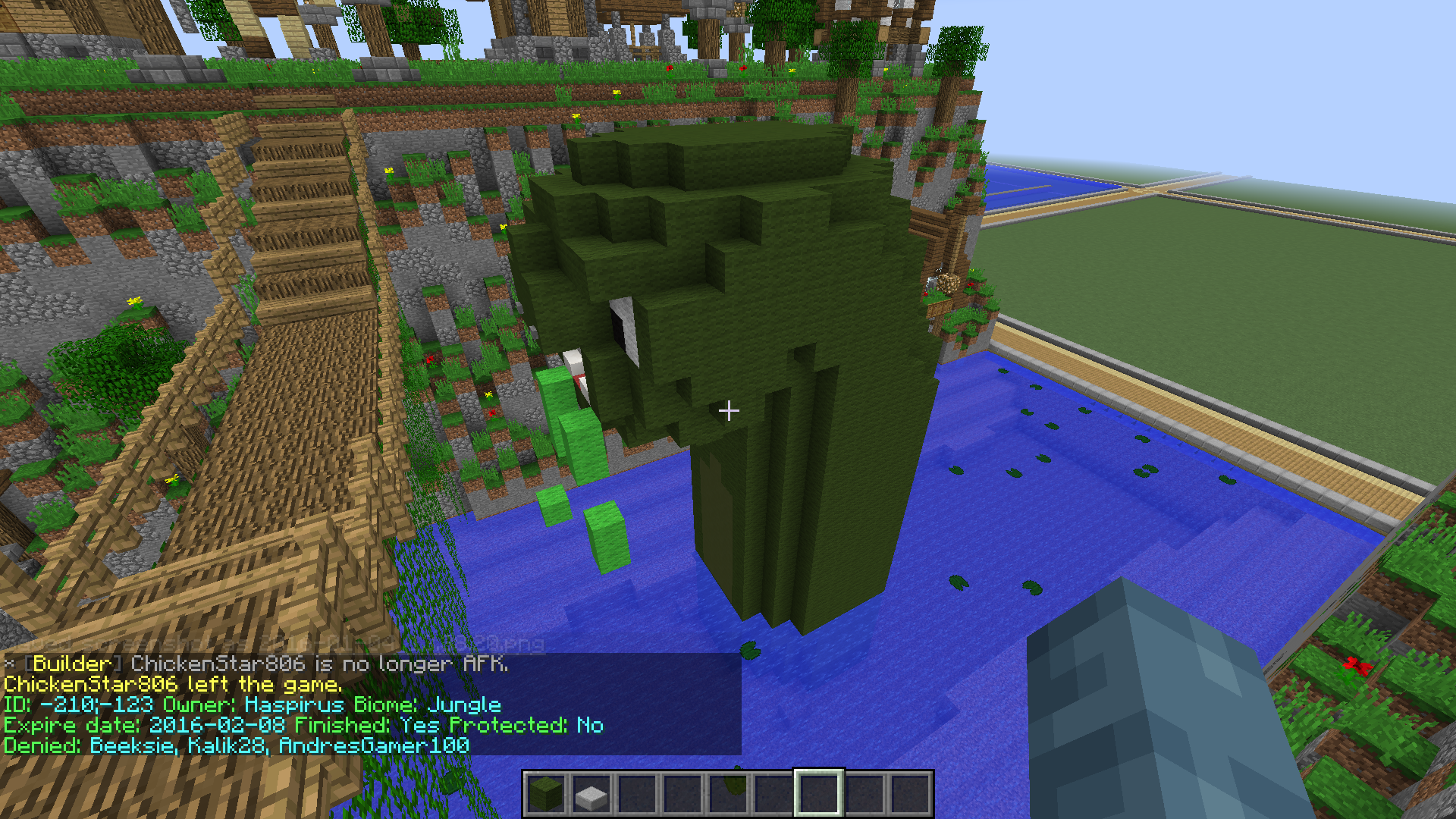Select the green wool block hotbar slot
Viewport: 1456px width, 819px height.
546,794
